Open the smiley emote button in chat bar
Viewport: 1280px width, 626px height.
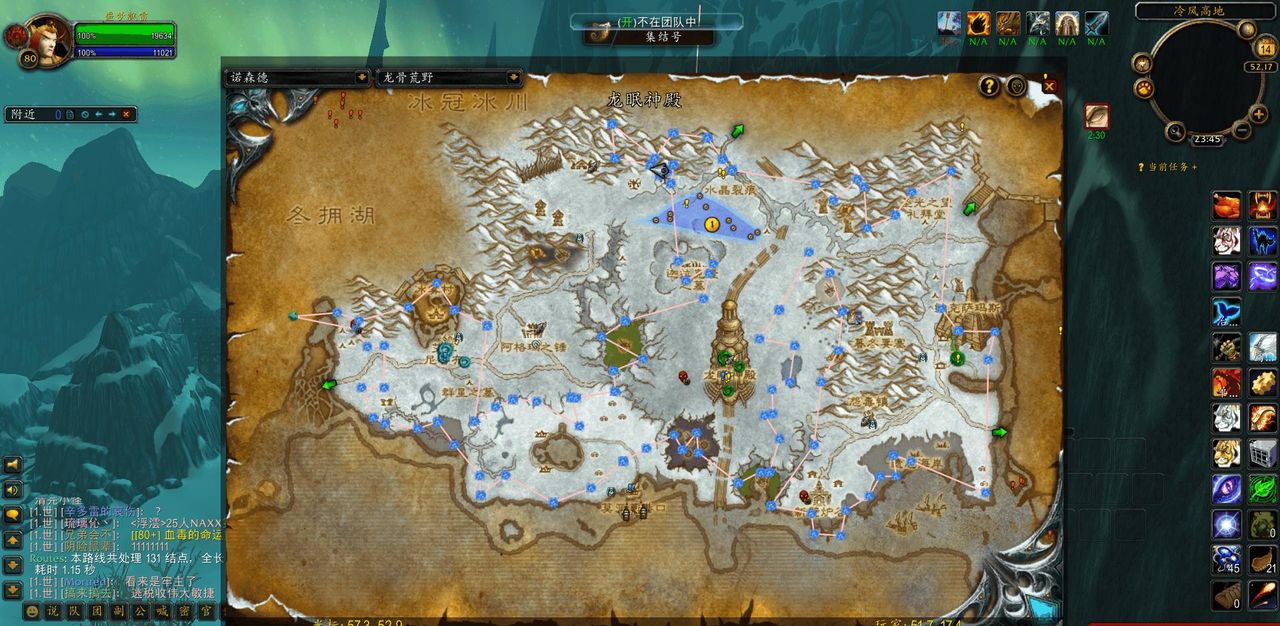click(x=32, y=611)
